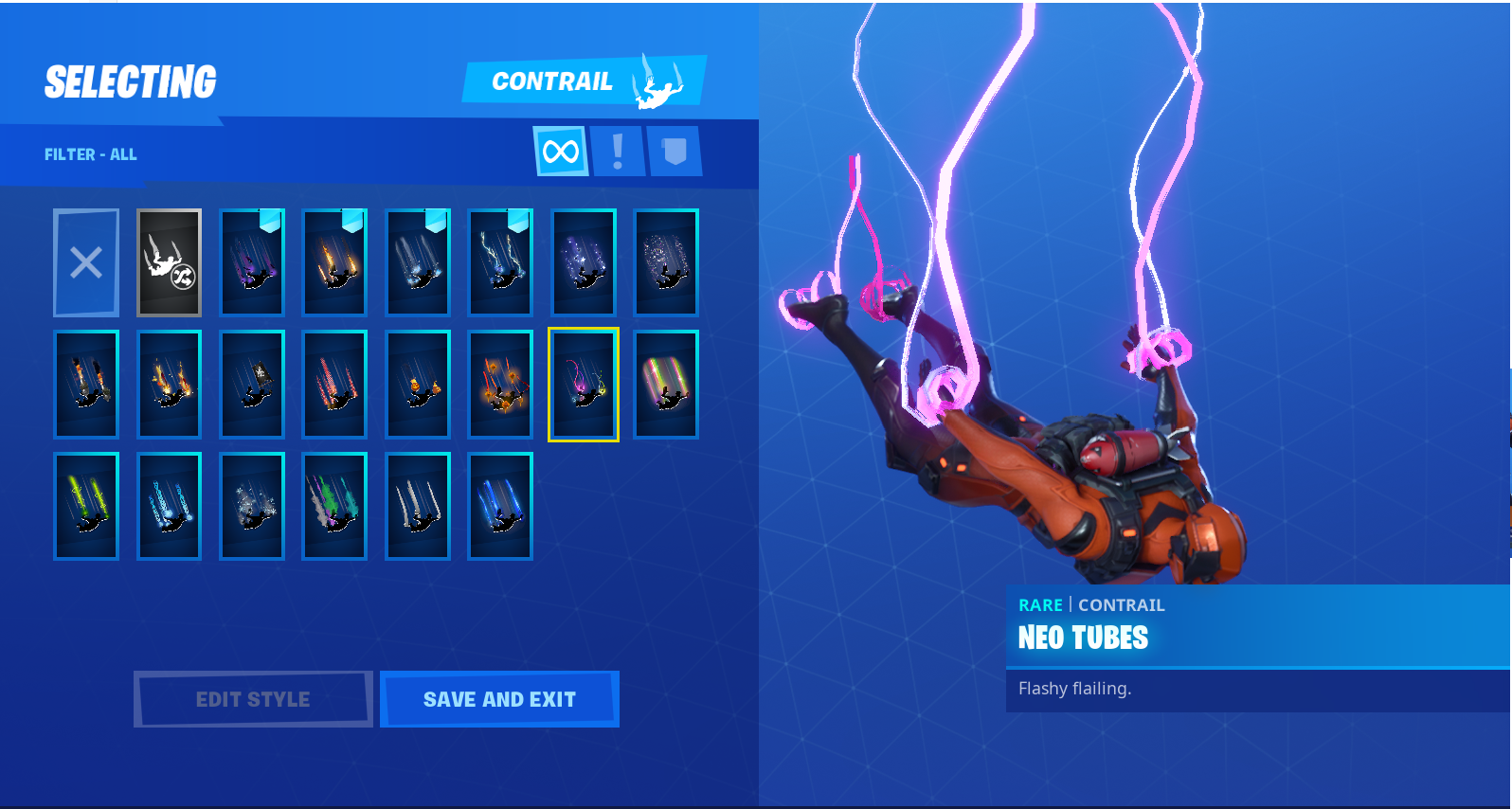
Task: Select the lightning bolt contrail
Action: pyautogui.click(x=501, y=262)
